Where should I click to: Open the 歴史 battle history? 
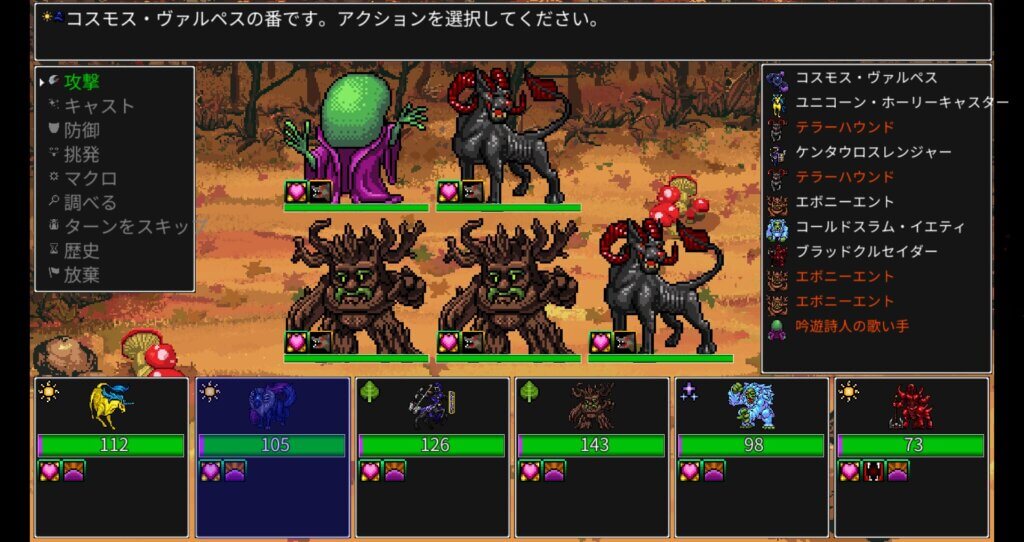point(82,251)
